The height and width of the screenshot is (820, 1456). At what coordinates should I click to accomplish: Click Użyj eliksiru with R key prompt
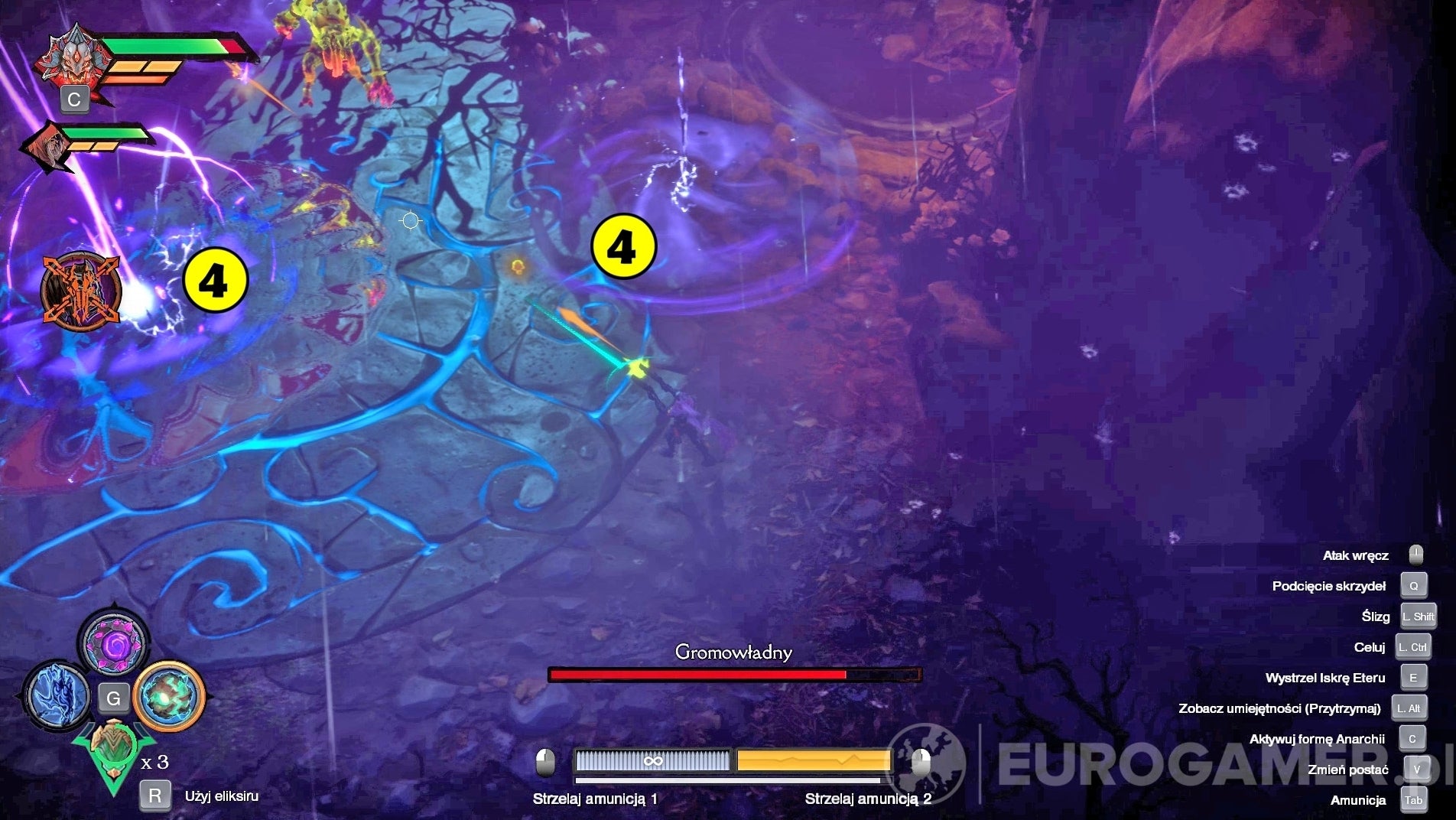click(156, 796)
